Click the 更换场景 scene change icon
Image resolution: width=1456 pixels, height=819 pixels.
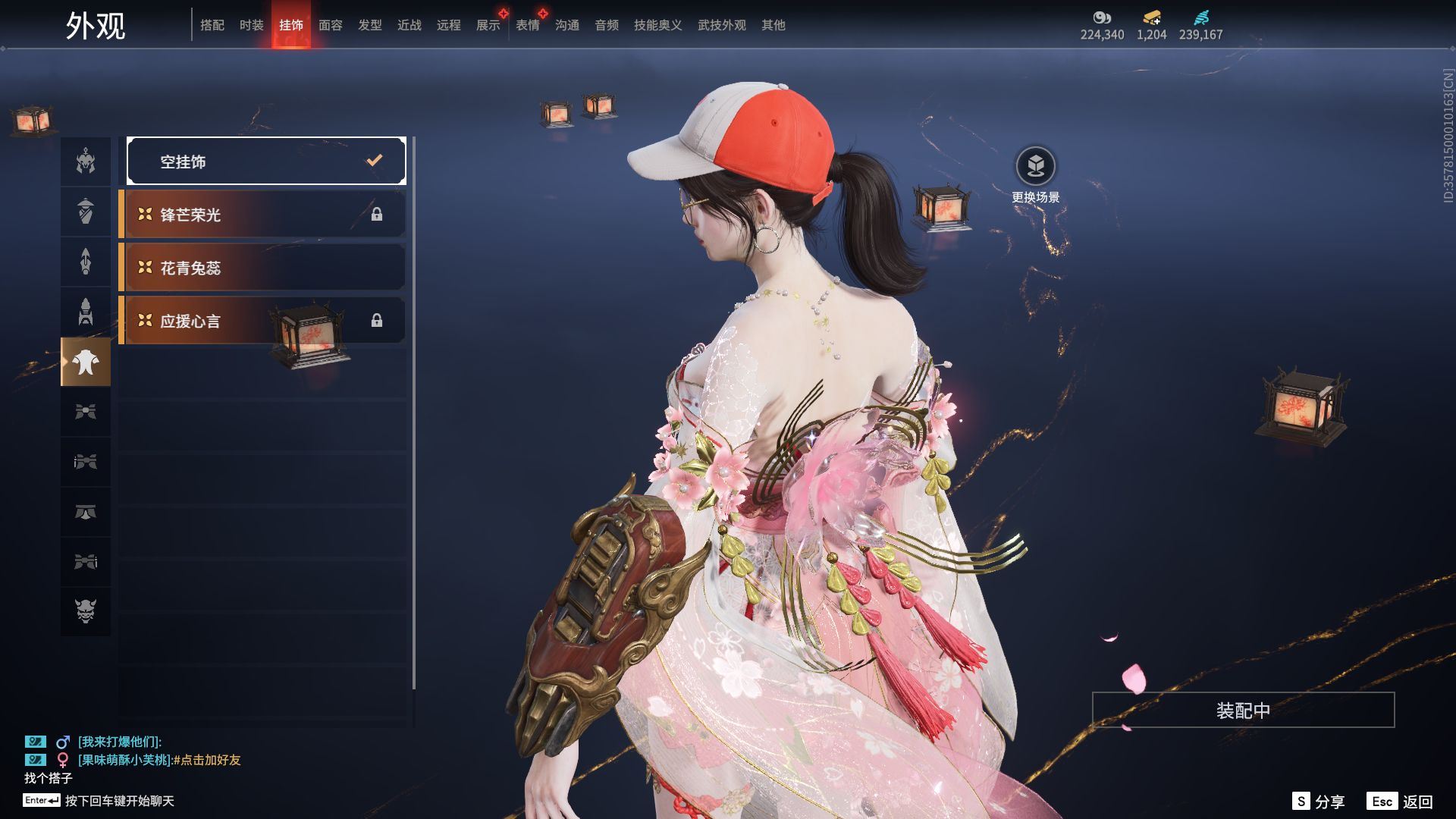click(x=1035, y=166)
